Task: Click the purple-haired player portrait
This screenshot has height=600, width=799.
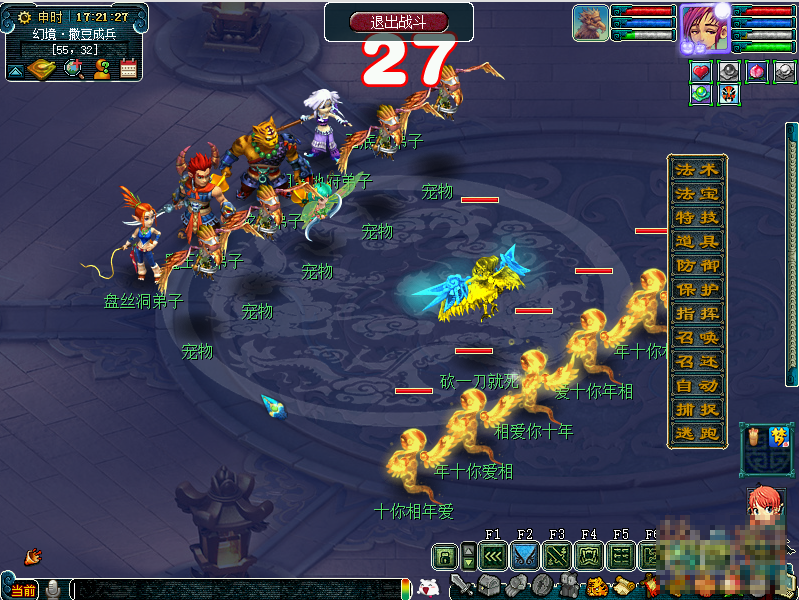Action: click(x=704, y=28)
